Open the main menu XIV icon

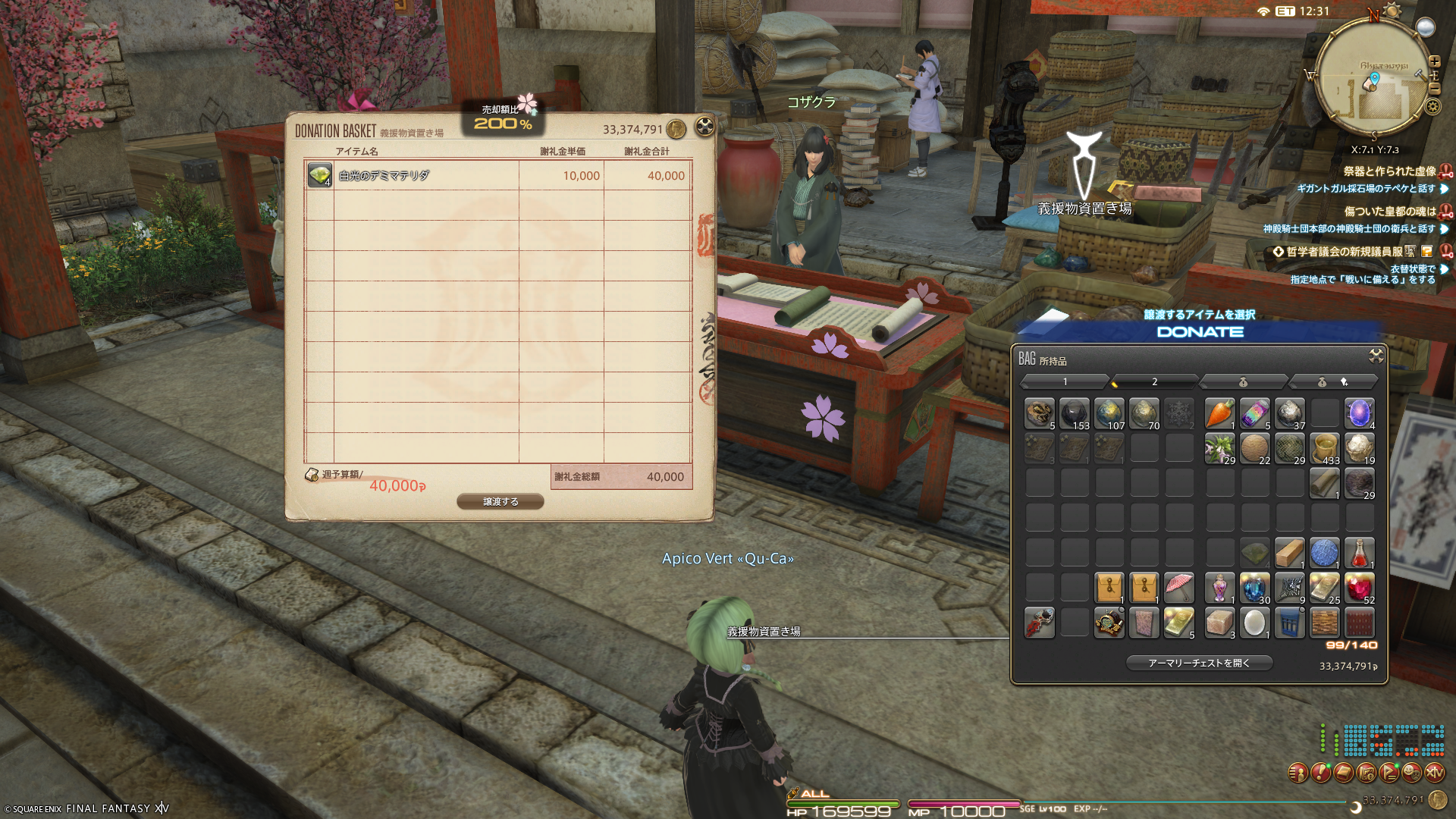click(x=1434, y=773)
